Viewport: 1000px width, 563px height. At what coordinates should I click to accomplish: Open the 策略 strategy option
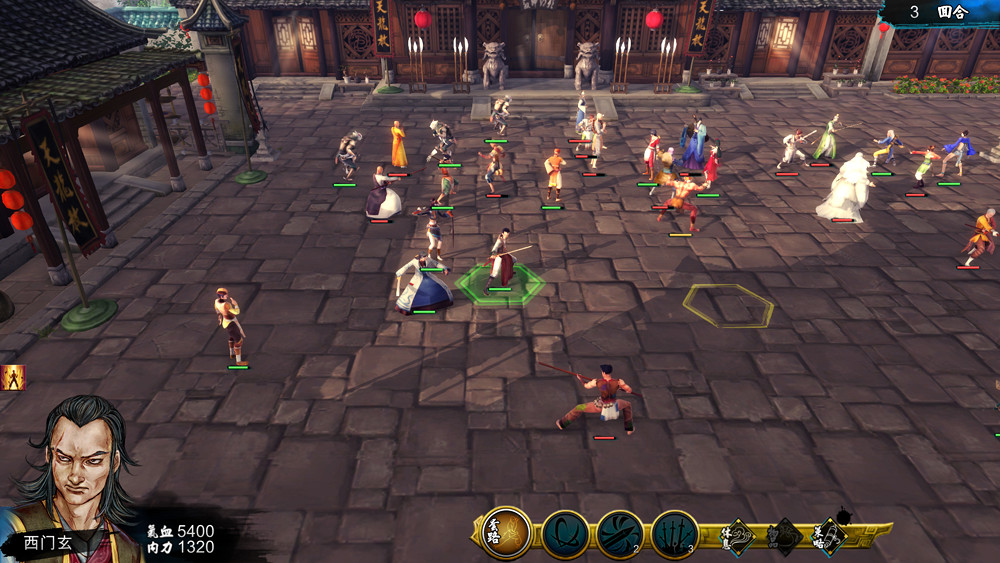click(x=829, y=536)
